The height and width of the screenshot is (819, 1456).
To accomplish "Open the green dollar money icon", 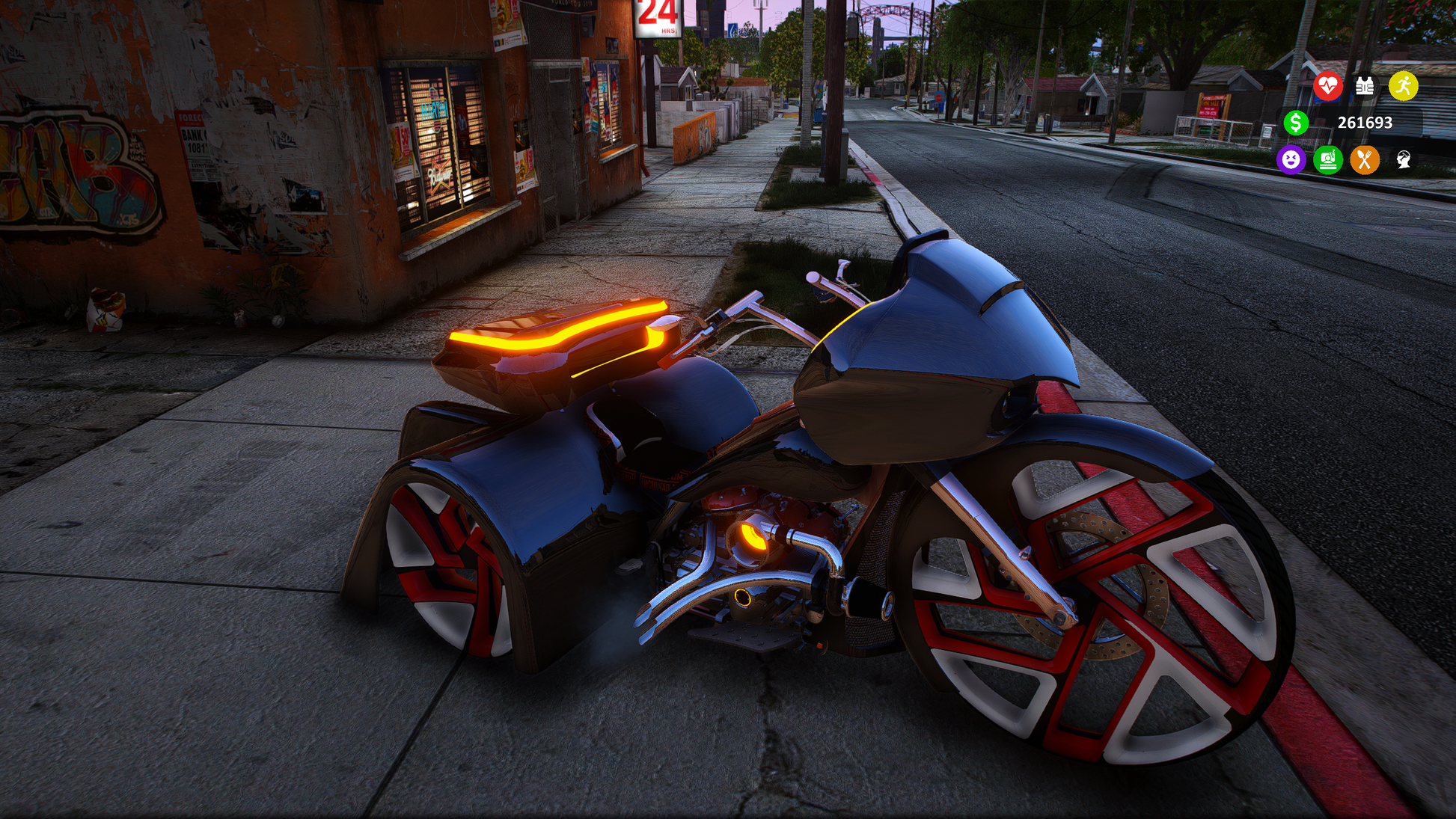I will [1296, 123].
